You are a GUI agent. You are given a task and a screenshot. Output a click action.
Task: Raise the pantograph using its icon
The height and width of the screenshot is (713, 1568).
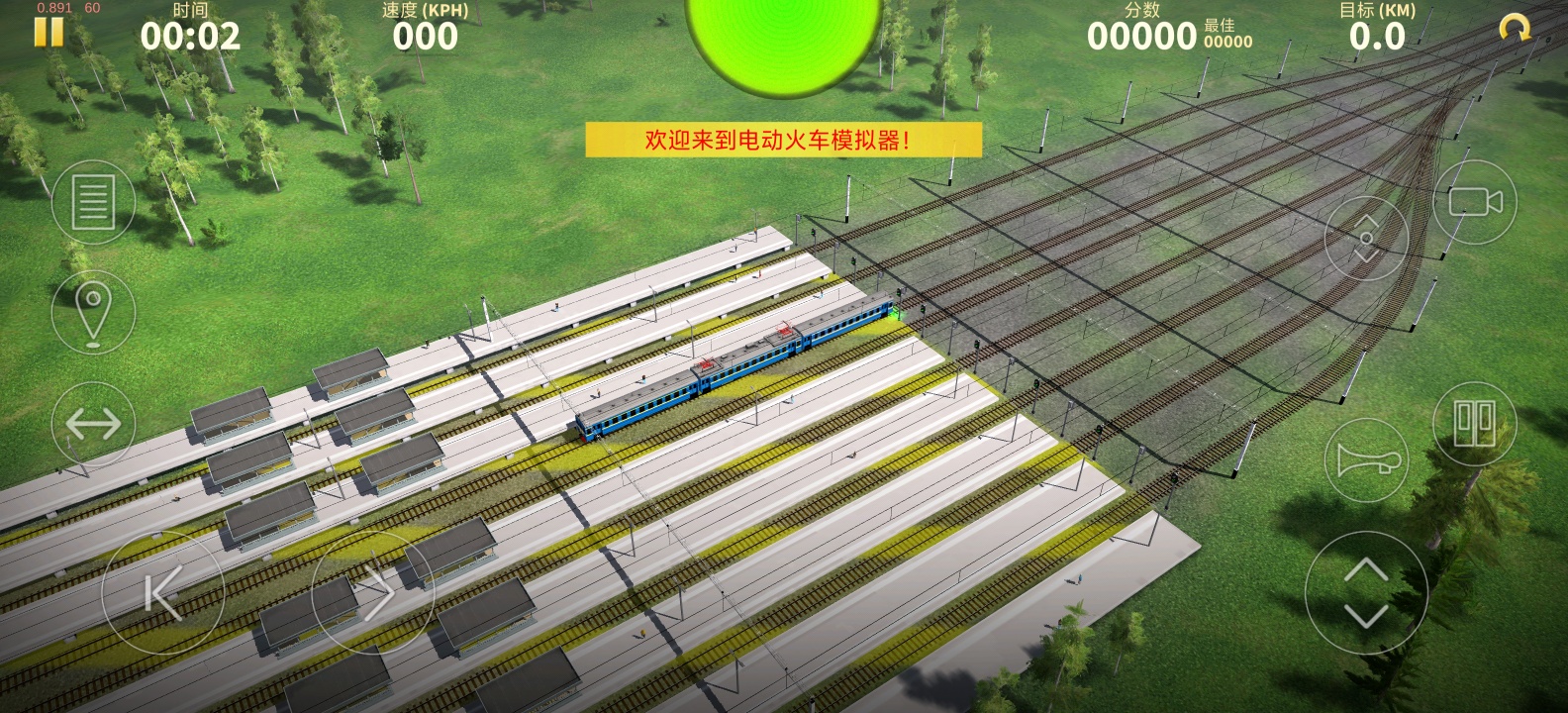1366,236
